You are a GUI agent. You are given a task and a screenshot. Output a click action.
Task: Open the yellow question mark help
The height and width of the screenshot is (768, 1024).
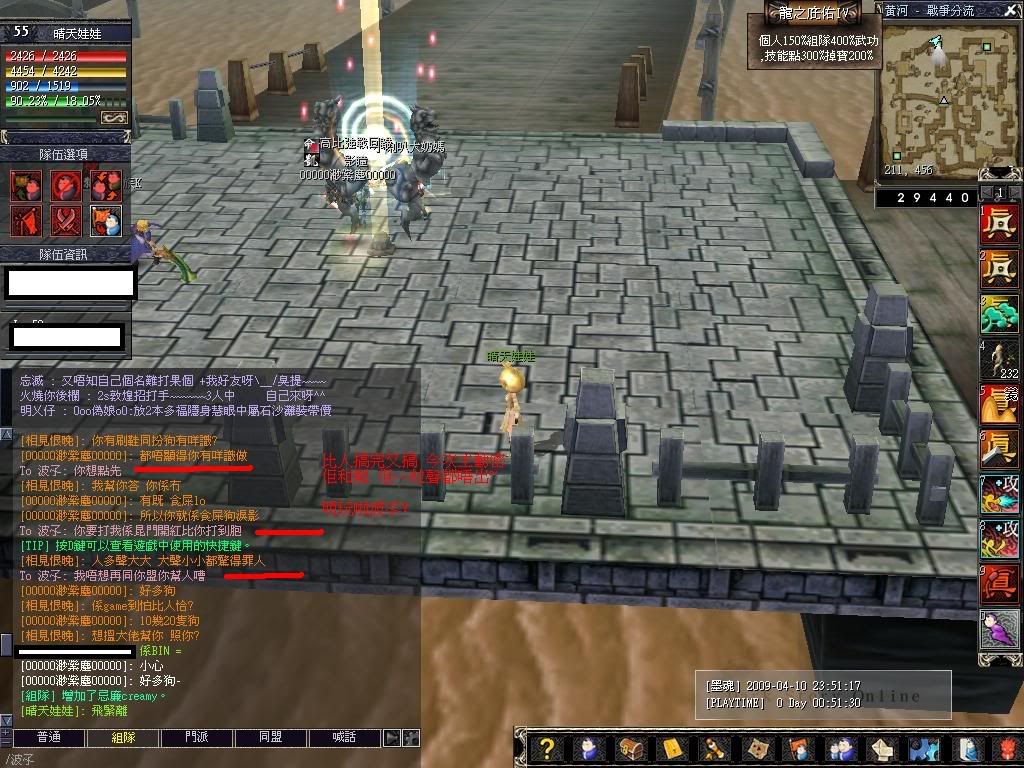pos(547,748)
